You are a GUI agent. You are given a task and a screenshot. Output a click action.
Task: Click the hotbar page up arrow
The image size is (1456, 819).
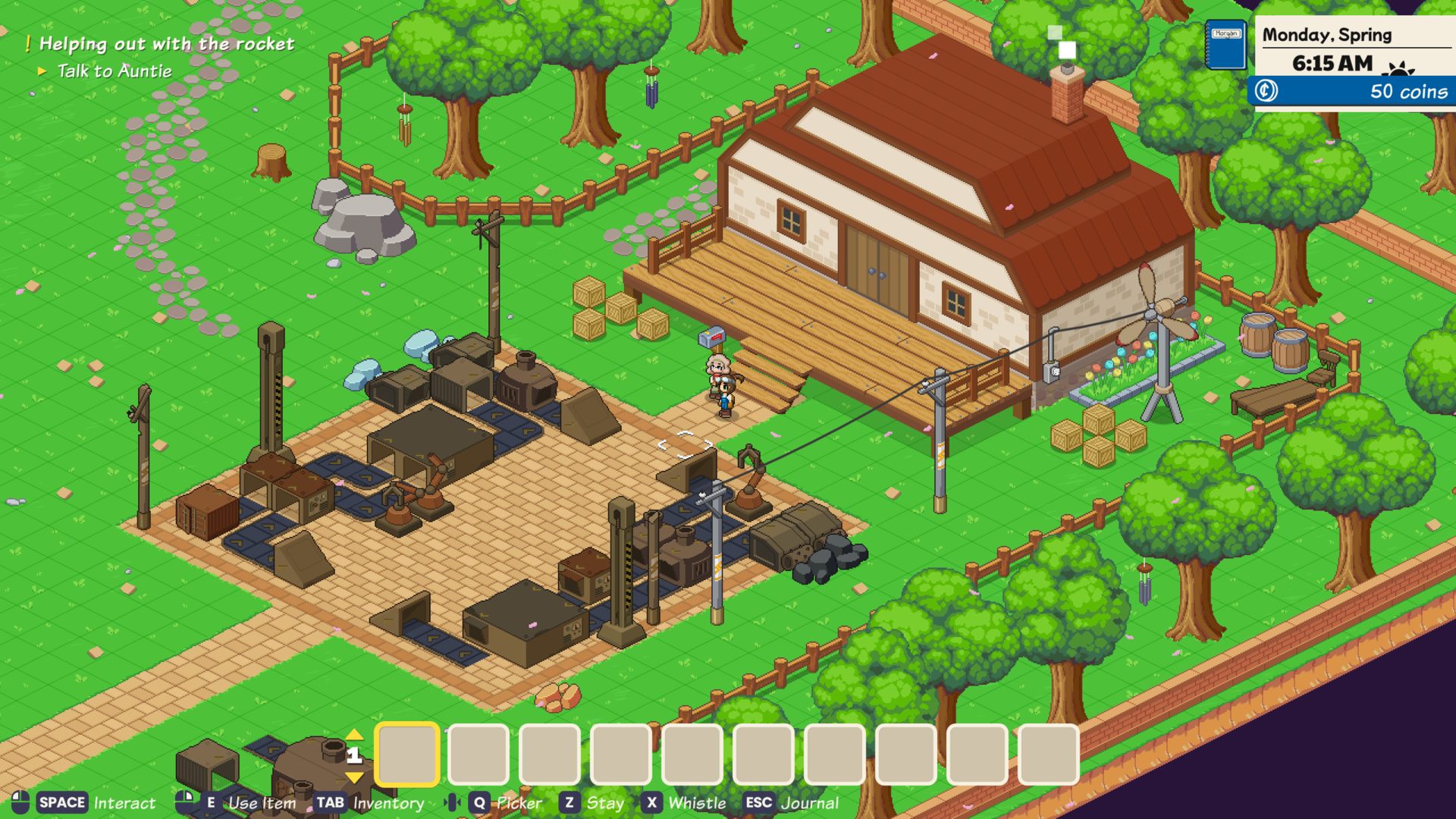pos(354,734)
